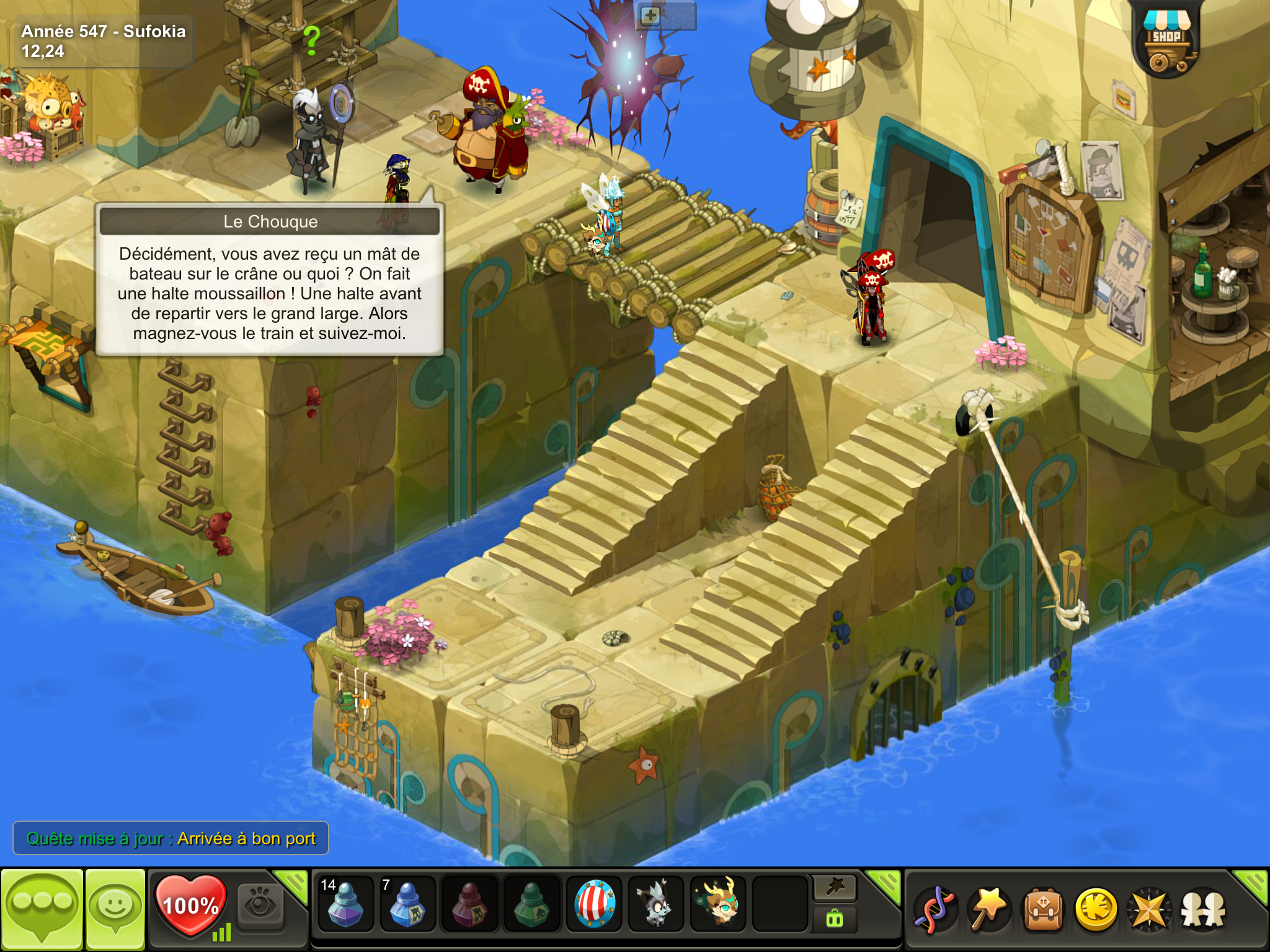Viewport: 1270px width, 952px height.
Task: Open the DNA helix characteristics menu
Action: (x=935, y=910)
